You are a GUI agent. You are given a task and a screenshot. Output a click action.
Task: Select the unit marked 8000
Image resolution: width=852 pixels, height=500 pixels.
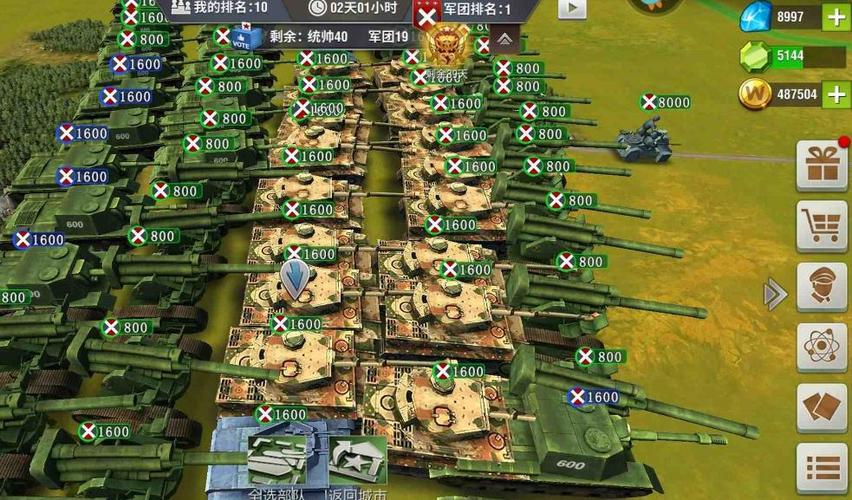645,140
